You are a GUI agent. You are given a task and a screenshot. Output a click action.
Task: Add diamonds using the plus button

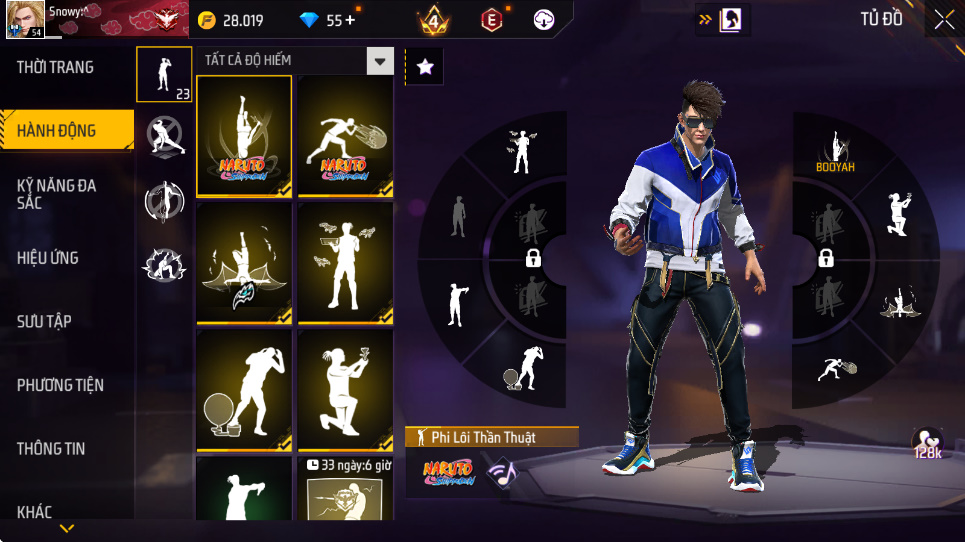tap(349, 20)
